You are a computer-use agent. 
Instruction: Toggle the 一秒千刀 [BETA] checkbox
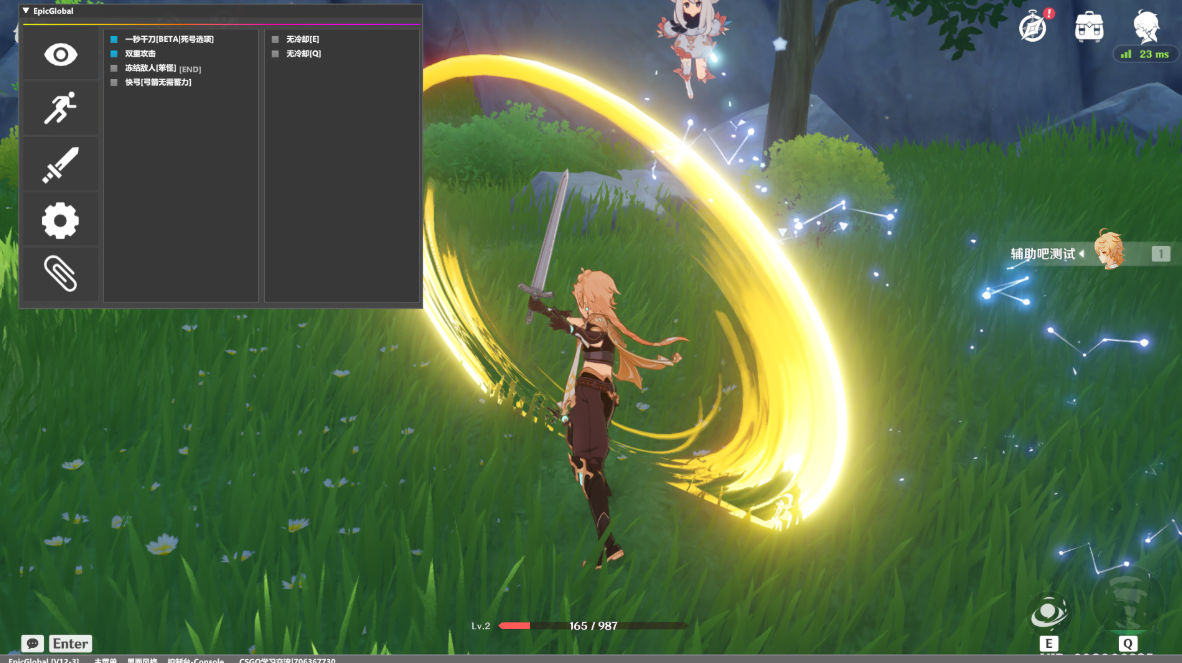114,39
